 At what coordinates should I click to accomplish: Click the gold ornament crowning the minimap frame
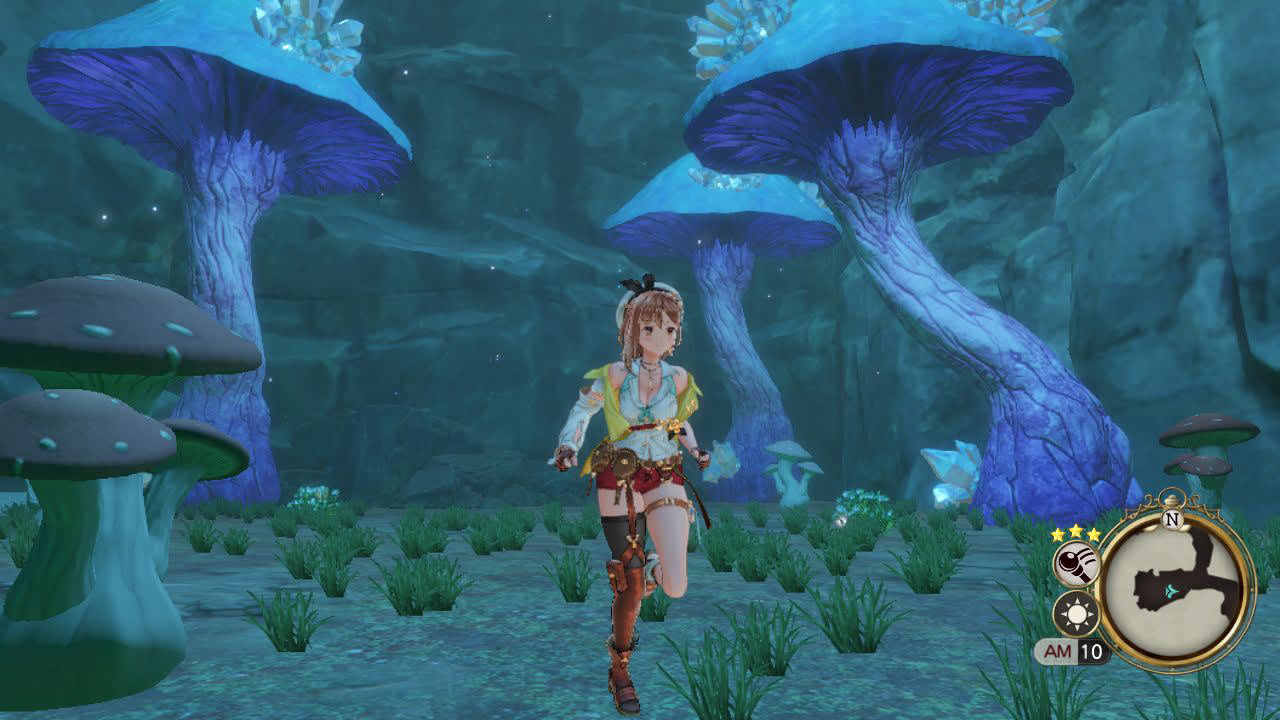[x=1170, y=497]
